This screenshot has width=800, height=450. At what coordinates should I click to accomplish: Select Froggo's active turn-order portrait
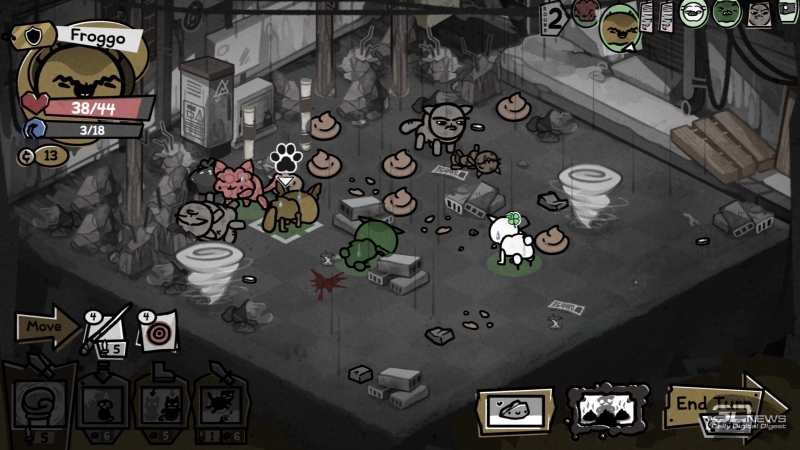[620, 26]
